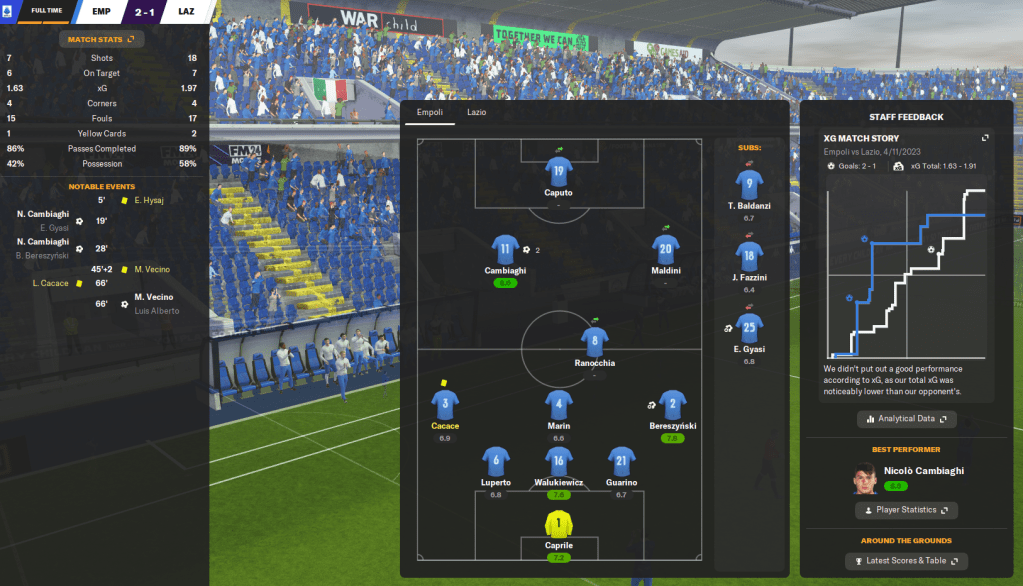Pick midfielder Ranocchia on the pitch
The height and width of the screenshot is (586, 1023).
(594, 342)
